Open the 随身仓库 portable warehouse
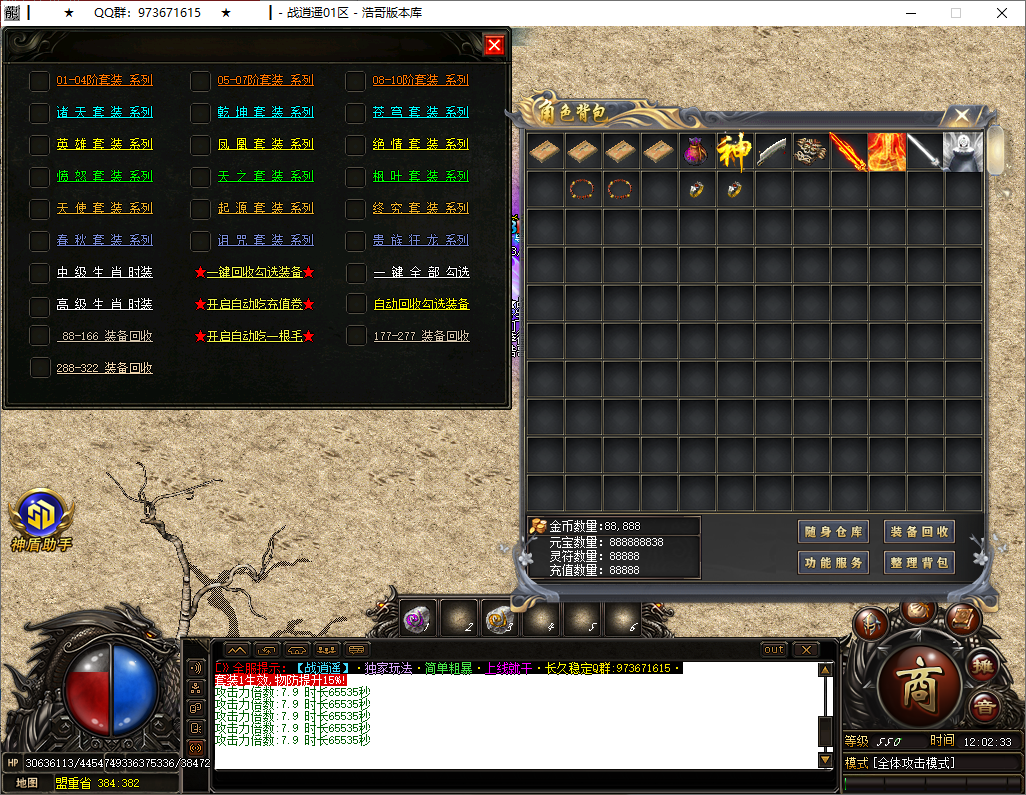 (832, 532)
